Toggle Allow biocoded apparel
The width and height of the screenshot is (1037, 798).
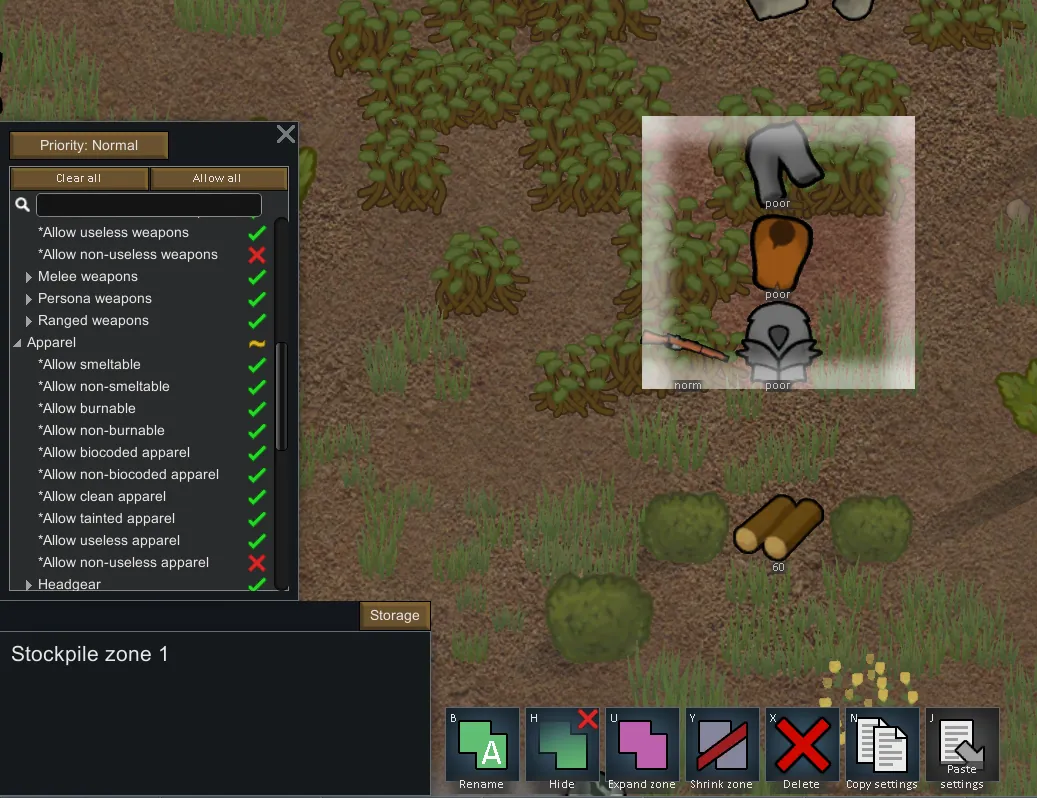coord(257,453)
